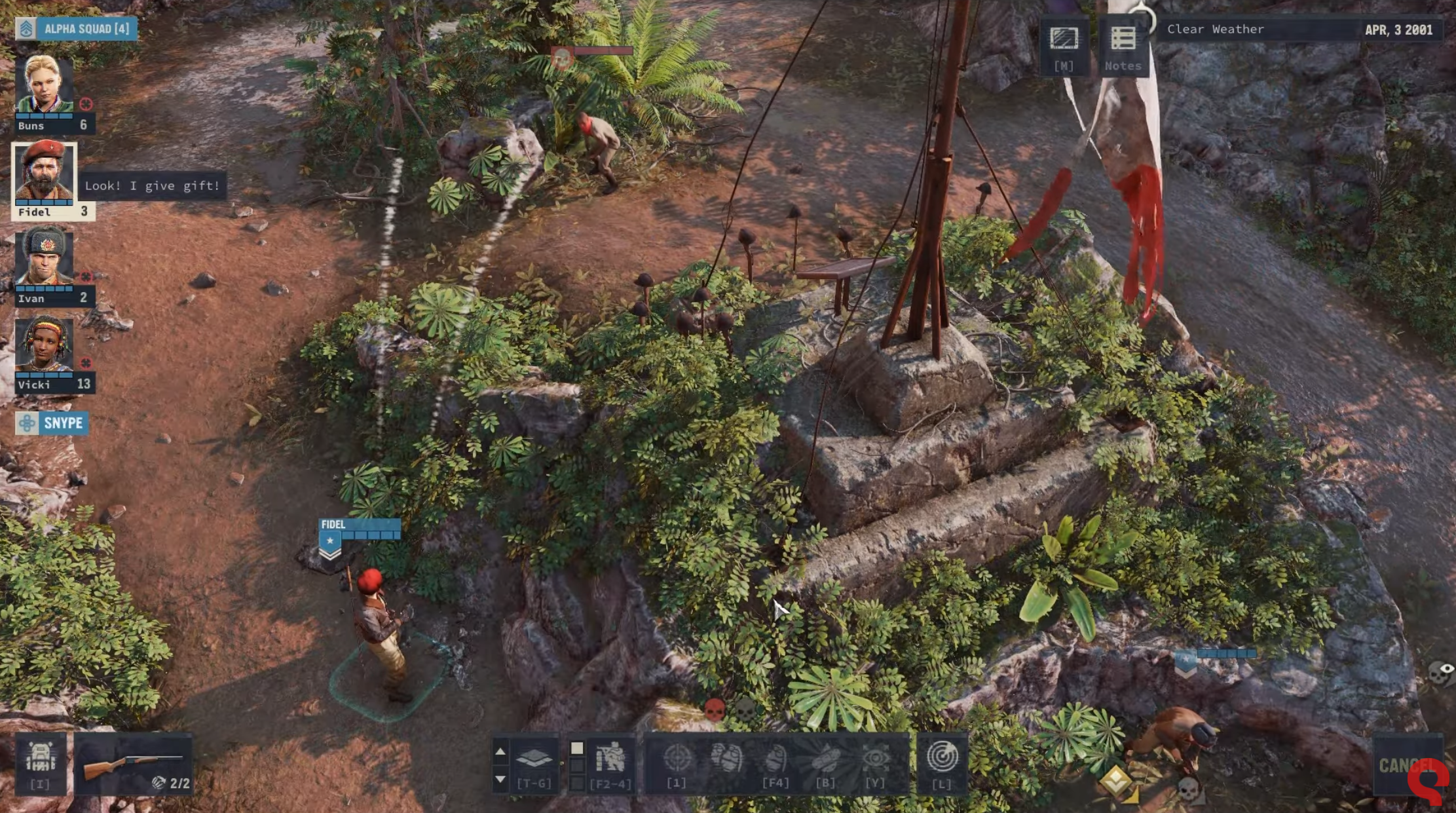
Task: Select Buns' squad portrait
Action: pos(45,85)
